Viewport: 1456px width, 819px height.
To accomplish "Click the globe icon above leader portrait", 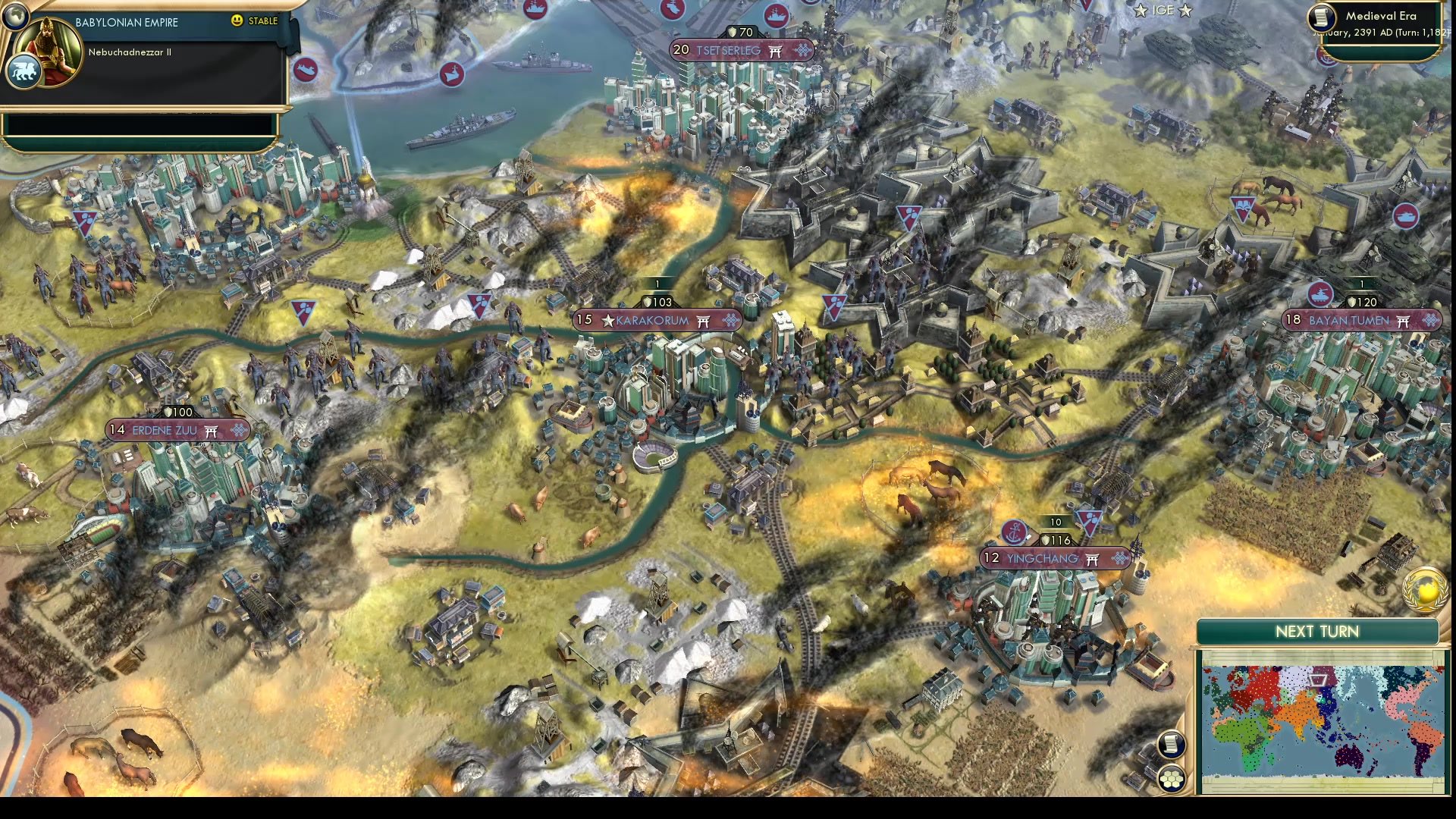I will [14, 15].
